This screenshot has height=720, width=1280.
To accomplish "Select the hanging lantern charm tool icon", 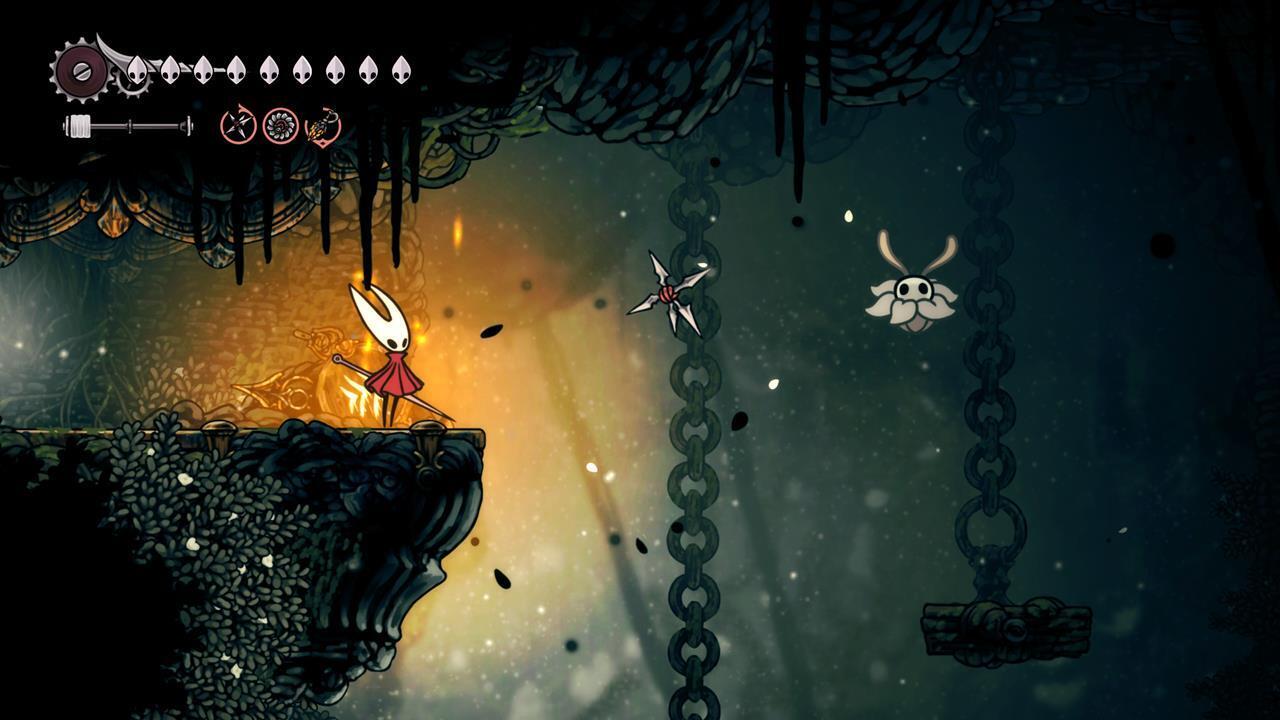I will click(x=323, y=127).
